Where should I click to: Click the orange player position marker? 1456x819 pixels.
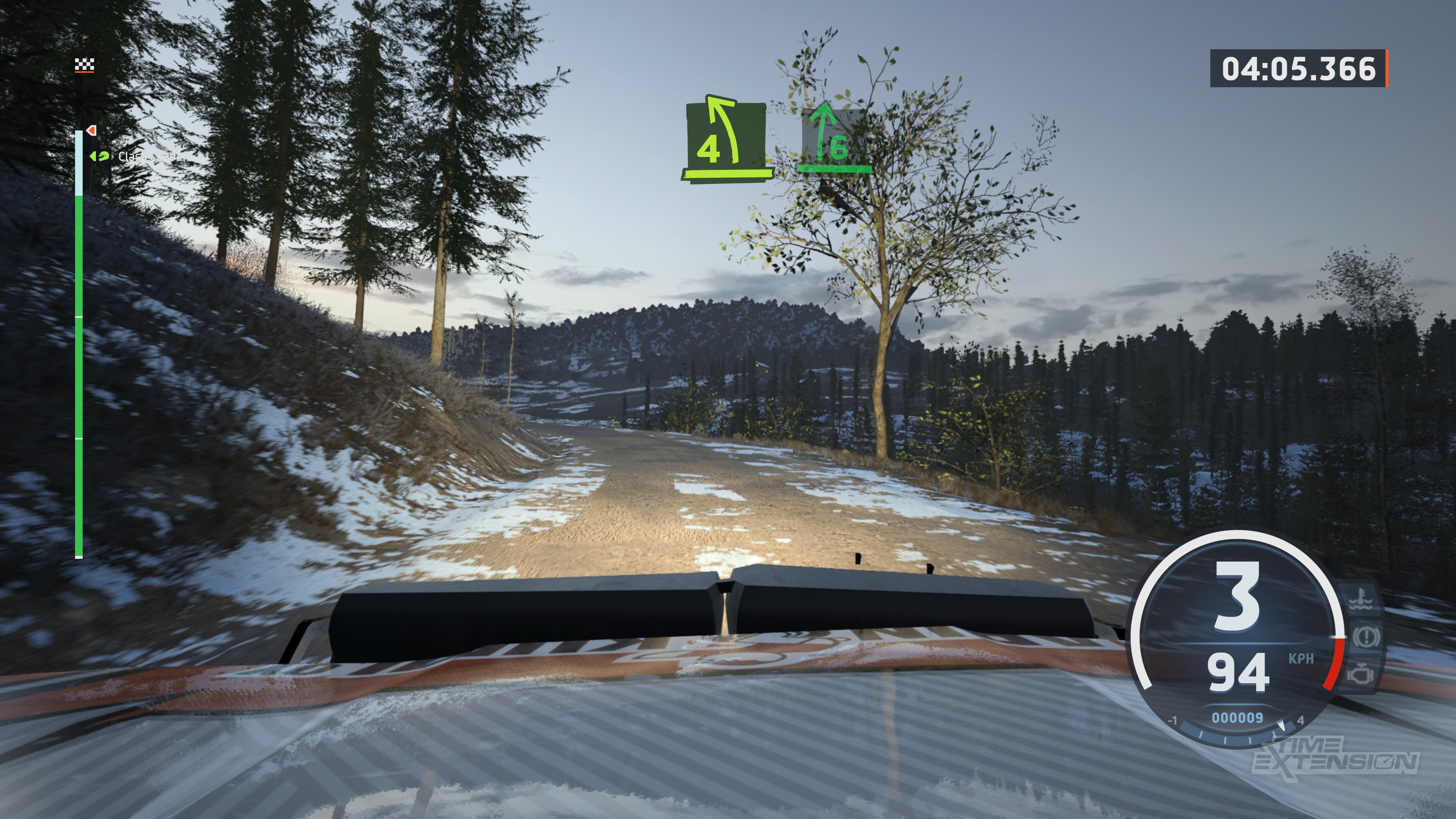(91, 130)
